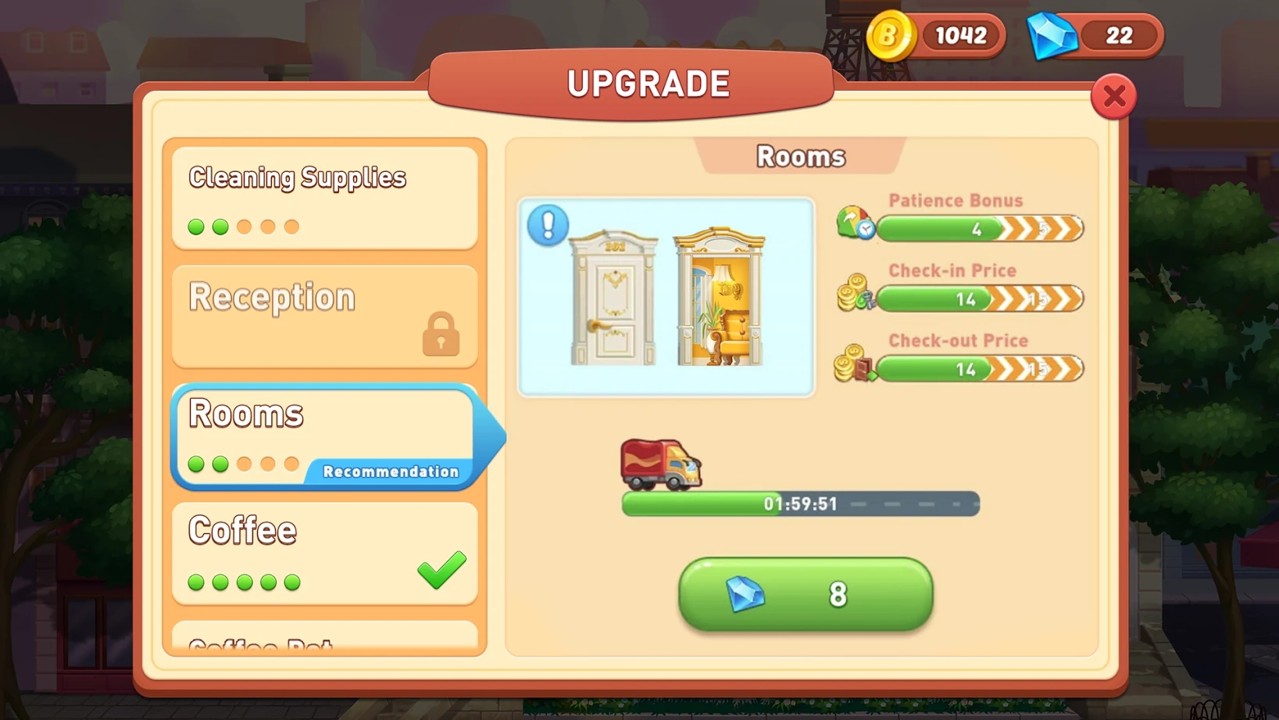This screenshot has height=720, width=1279.
Task: Open the Coffee upgrade entry
Action: pyautogui.click(x=324, y=552)
